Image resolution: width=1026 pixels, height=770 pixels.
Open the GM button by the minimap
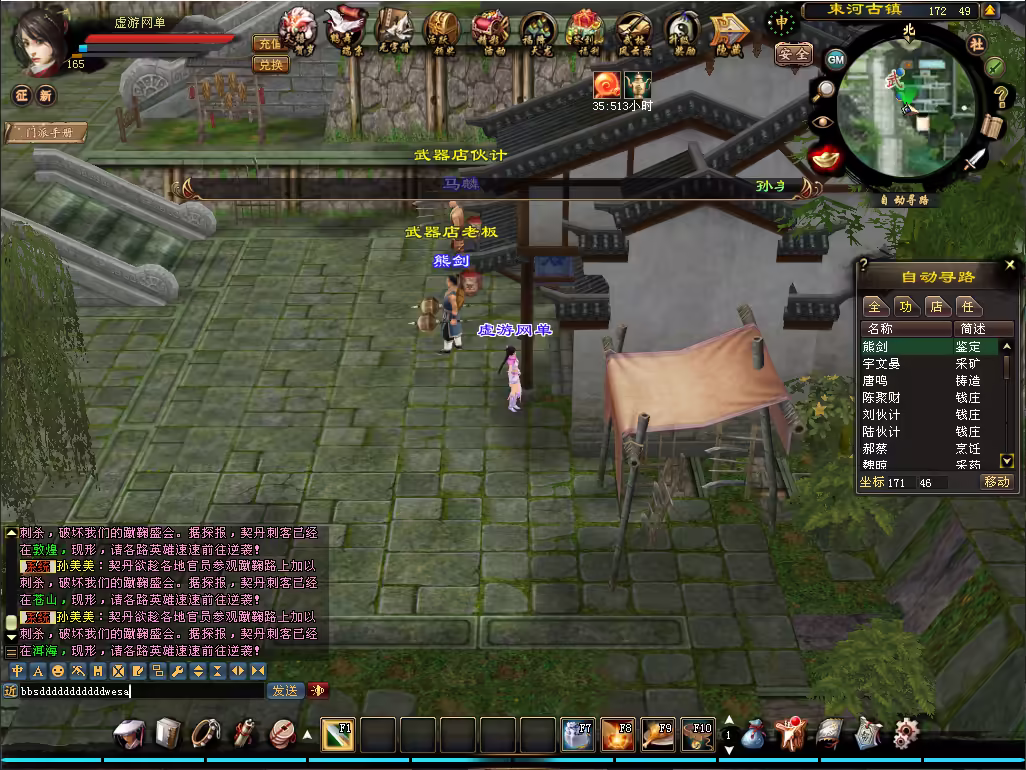click(835, 59)
